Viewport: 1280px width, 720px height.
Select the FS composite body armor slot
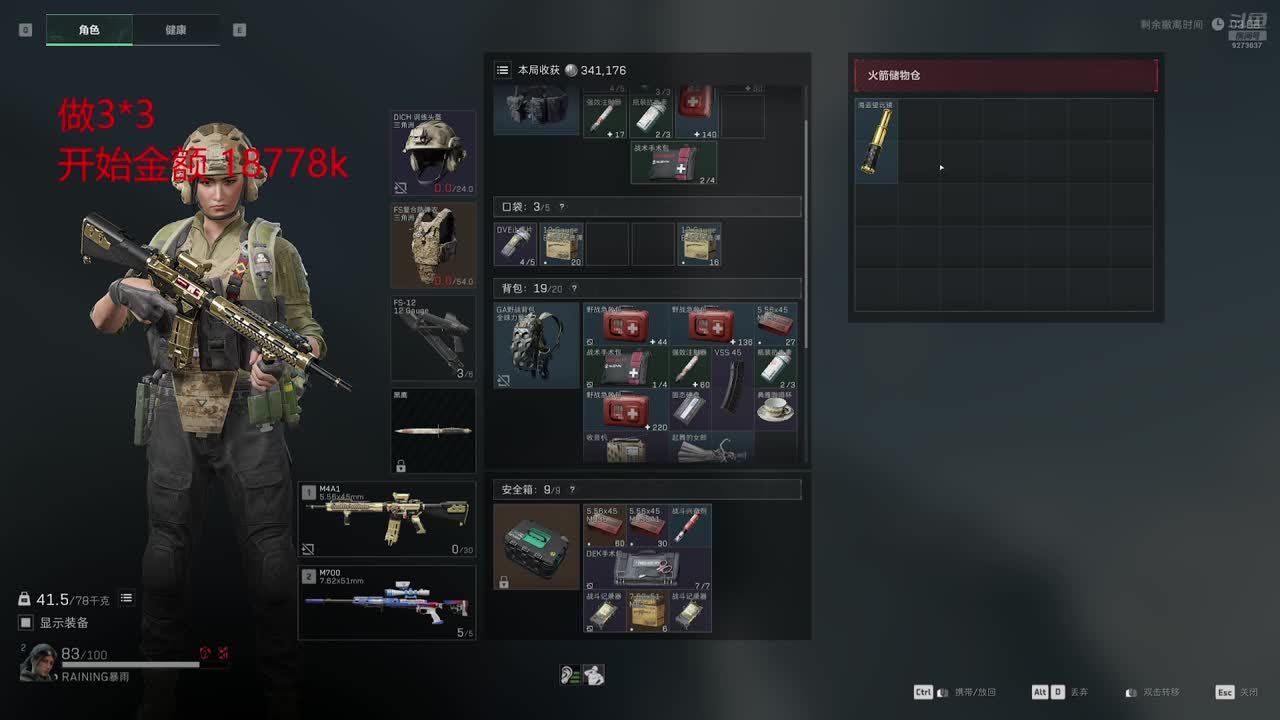click(x=433, y=245)
